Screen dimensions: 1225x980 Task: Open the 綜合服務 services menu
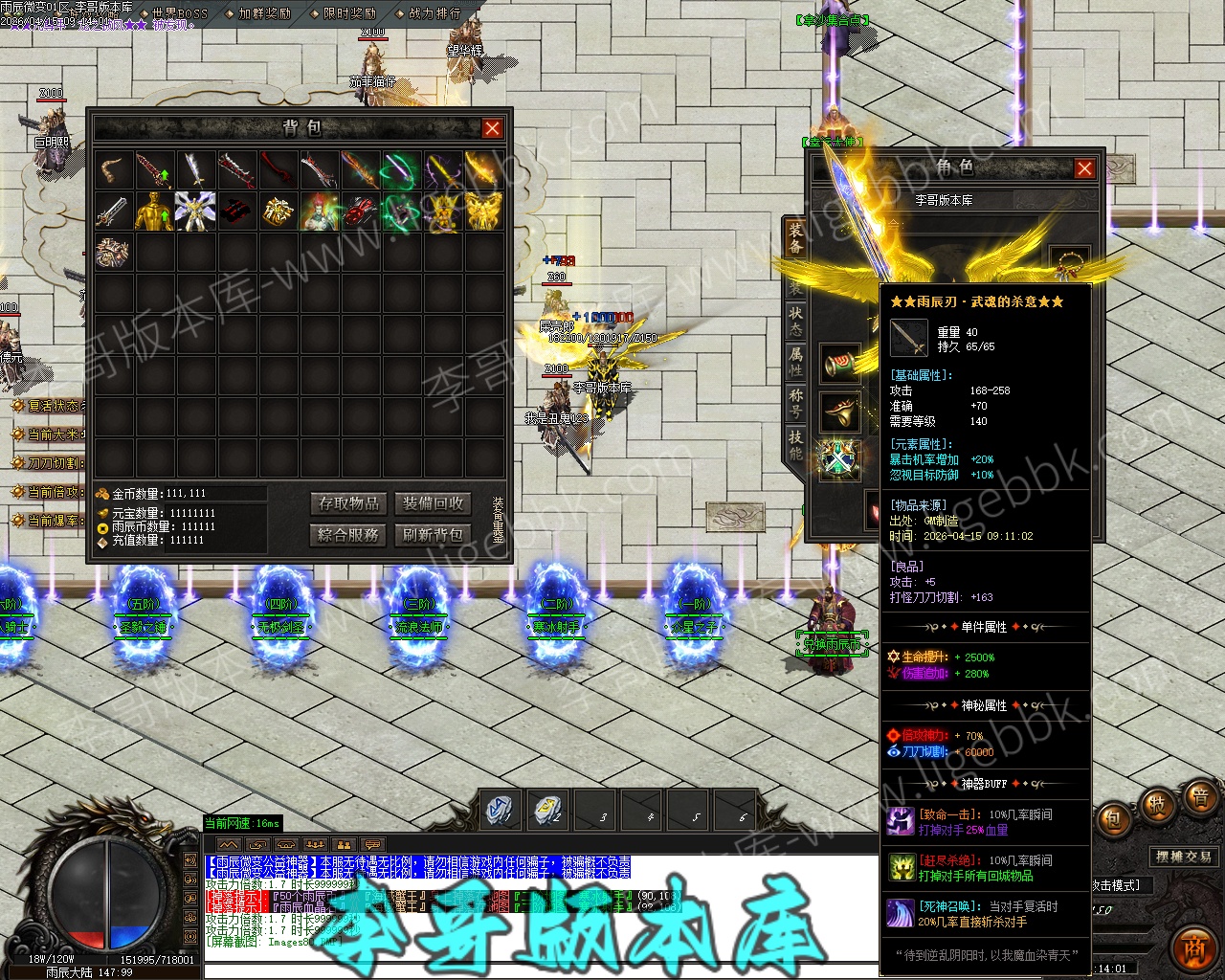point(349,534)
